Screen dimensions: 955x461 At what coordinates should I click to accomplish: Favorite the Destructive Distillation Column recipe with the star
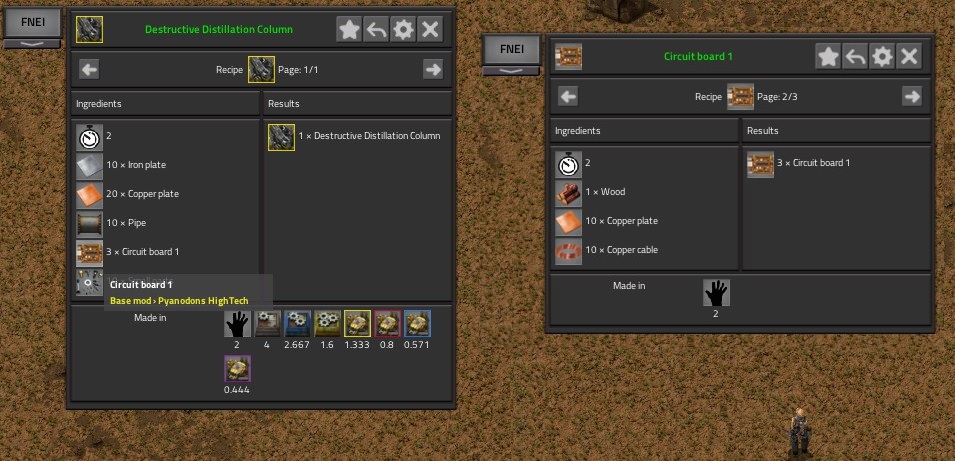349,29
